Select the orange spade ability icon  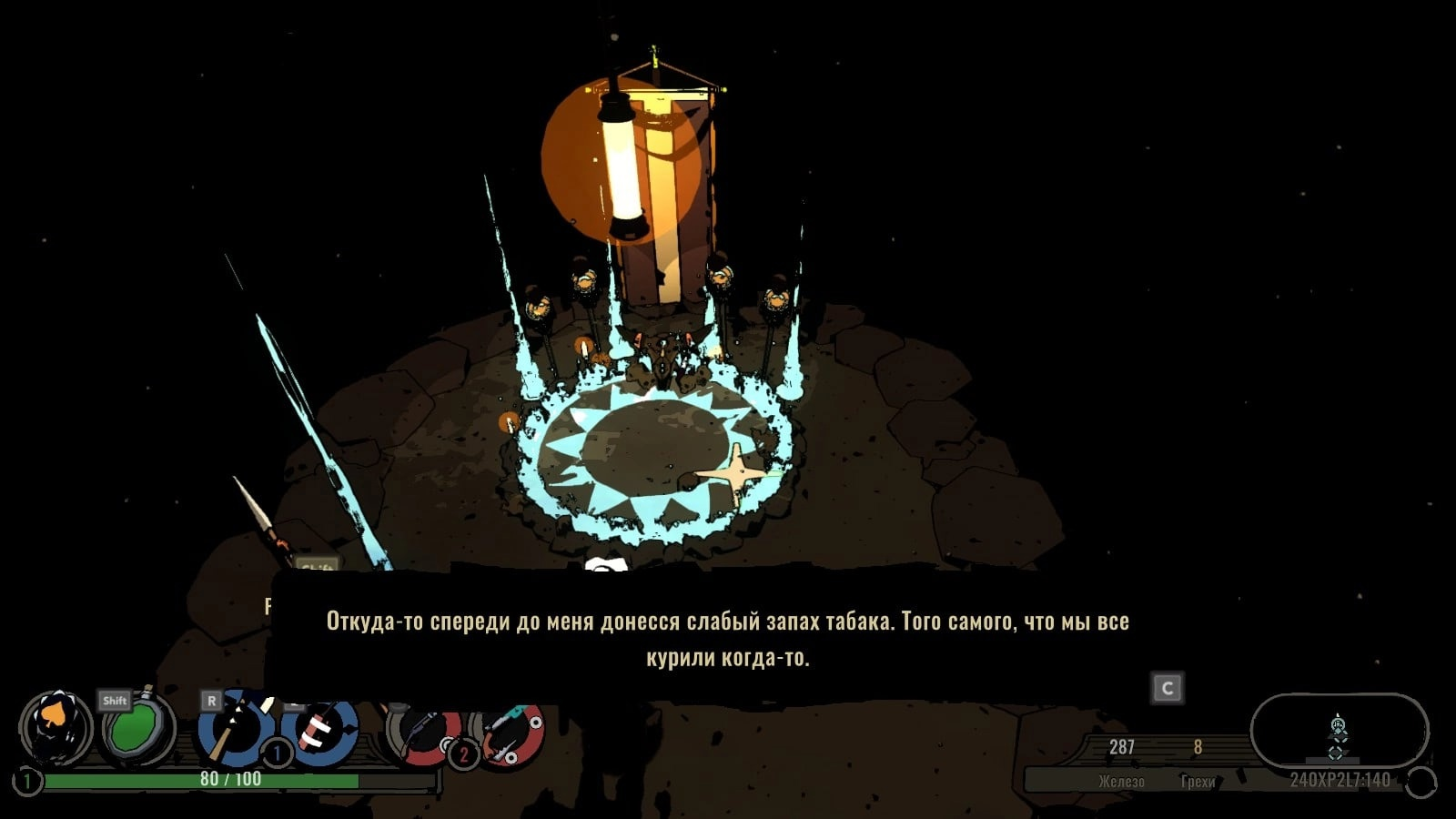coord(56,729)
